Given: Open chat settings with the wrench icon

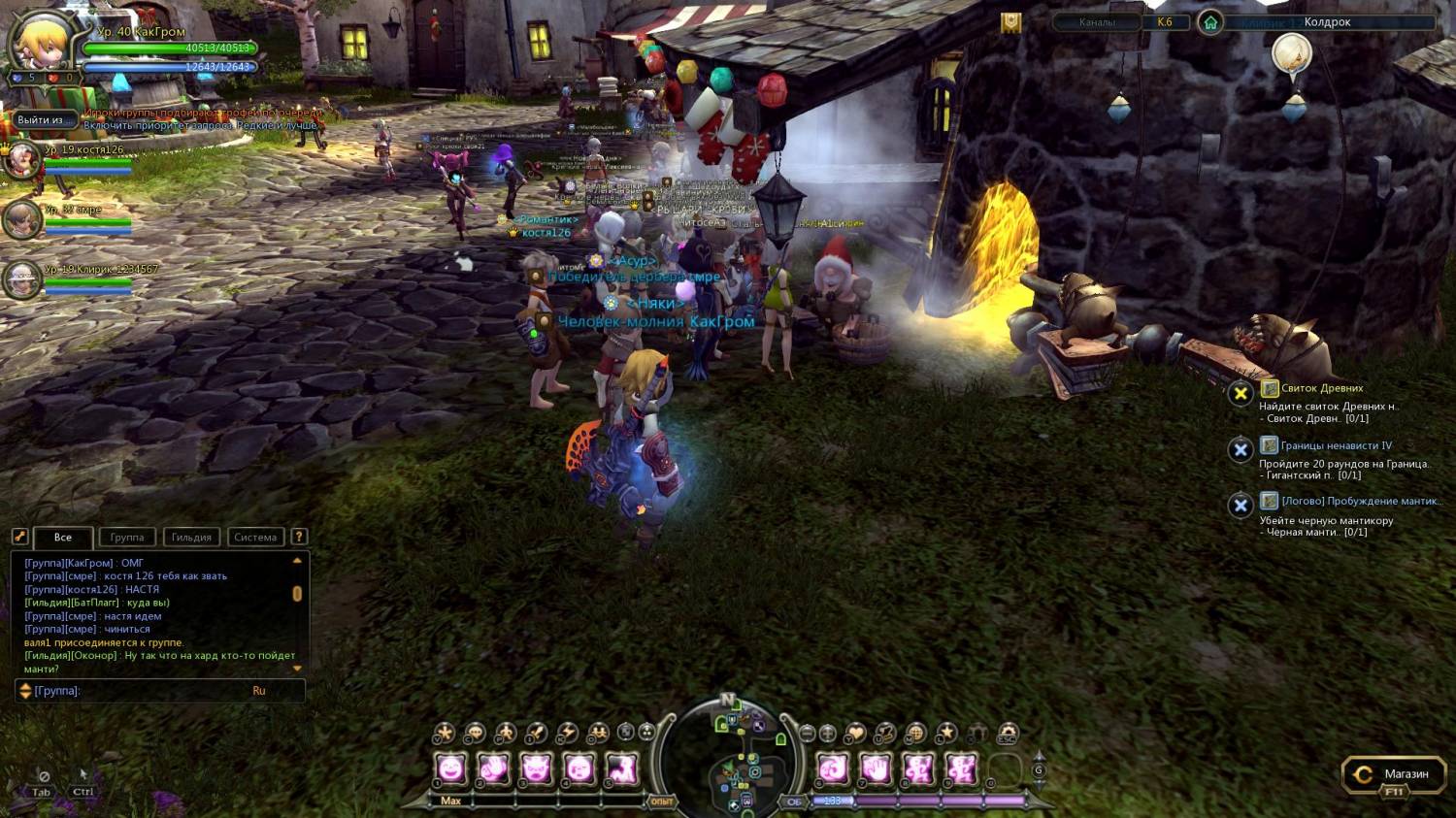Looking at the screenshot, I should click(x=19, y=537).
